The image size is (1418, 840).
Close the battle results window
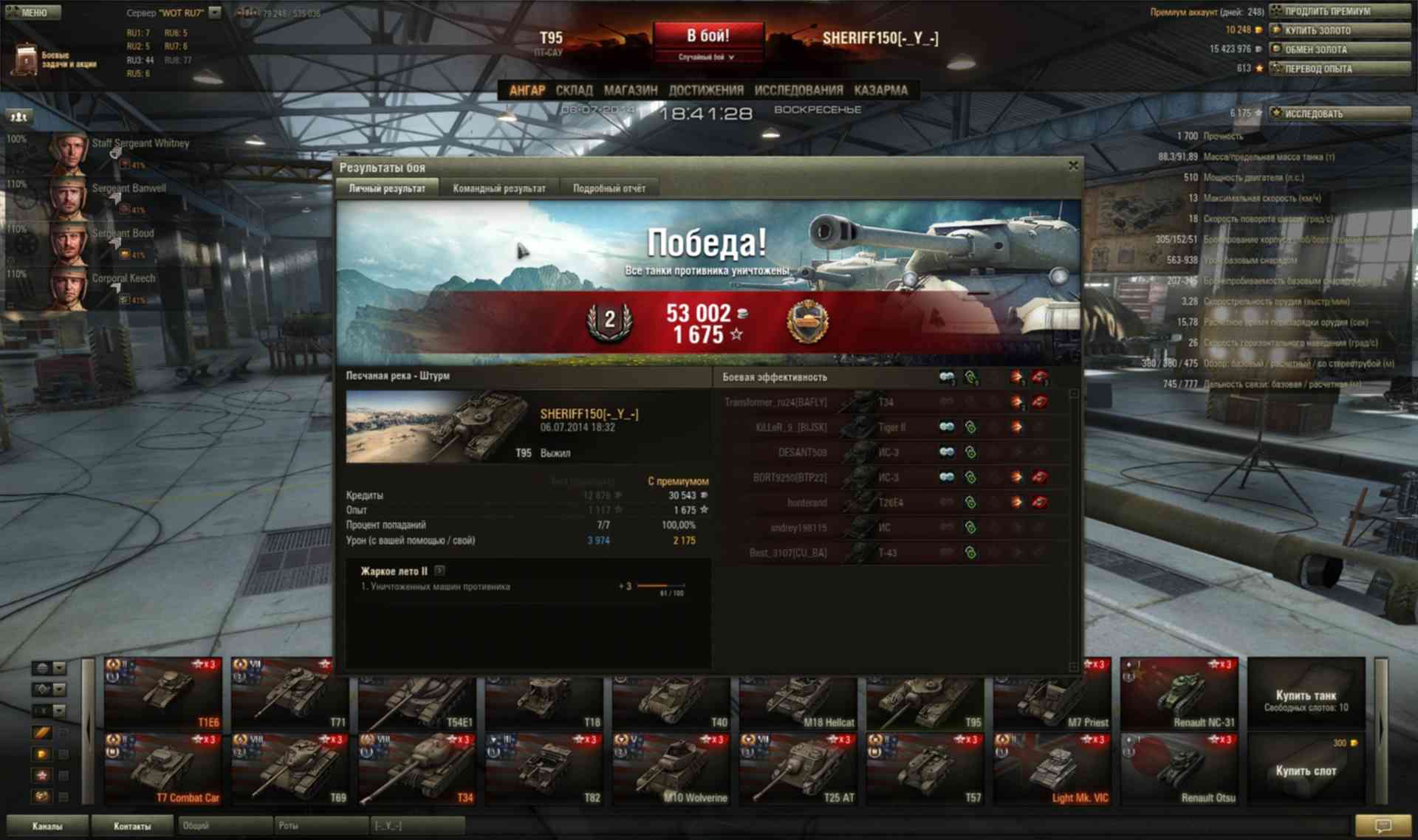tap(1073, 166)
